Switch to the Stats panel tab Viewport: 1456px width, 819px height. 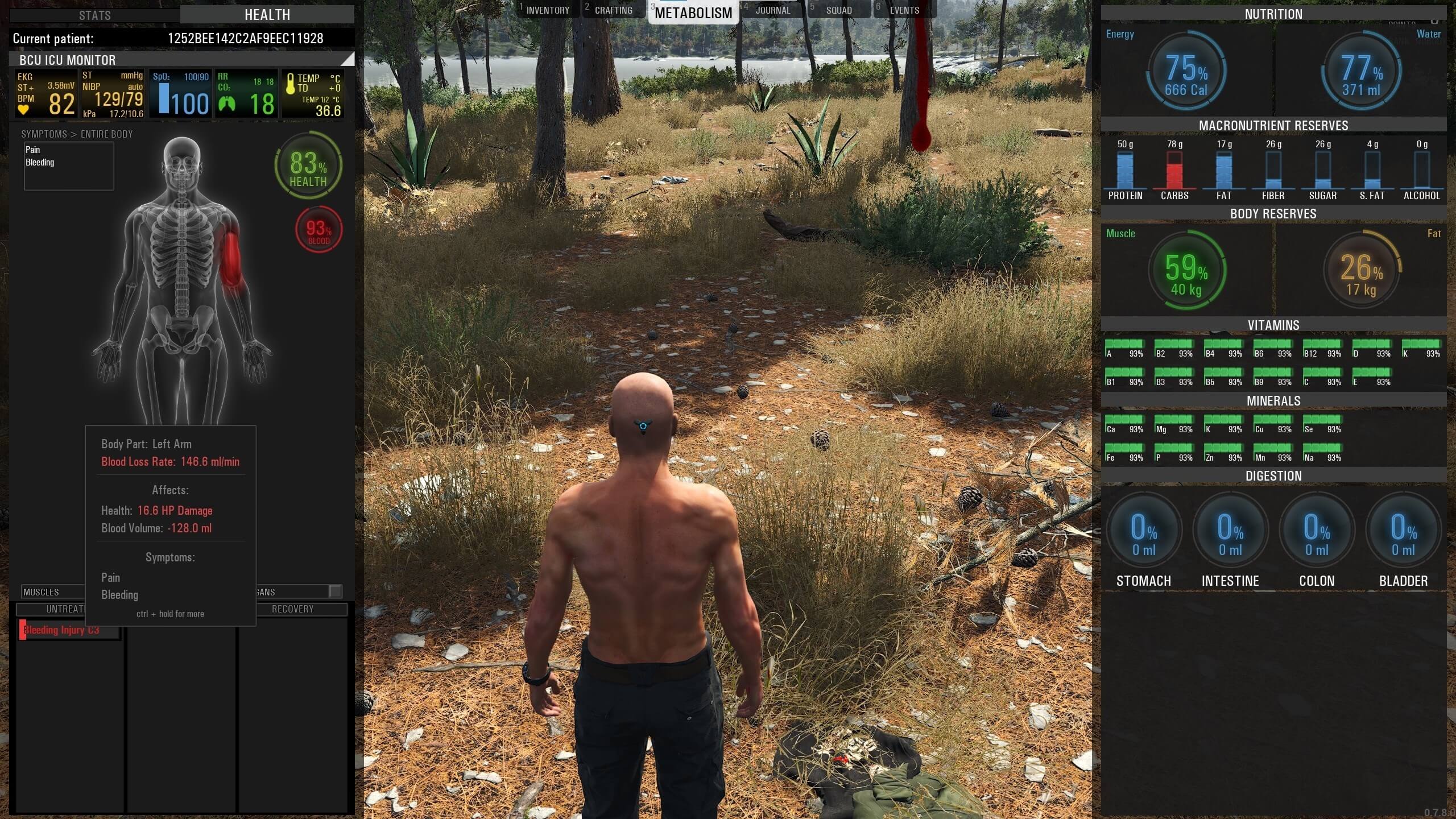pos(94,15)
